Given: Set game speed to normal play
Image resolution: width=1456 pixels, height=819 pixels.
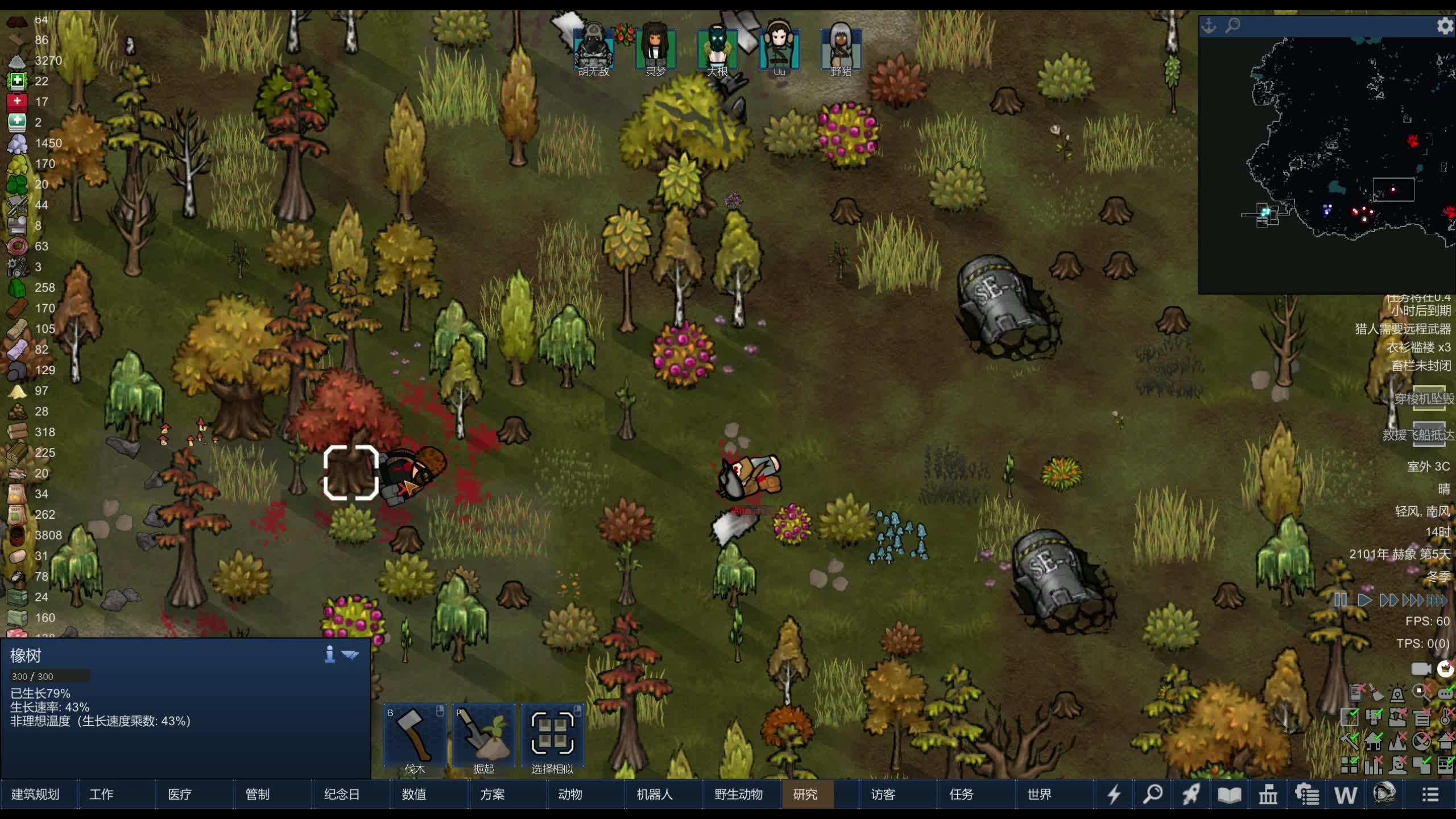Looking at the screenshot, I should (1364, 600).
